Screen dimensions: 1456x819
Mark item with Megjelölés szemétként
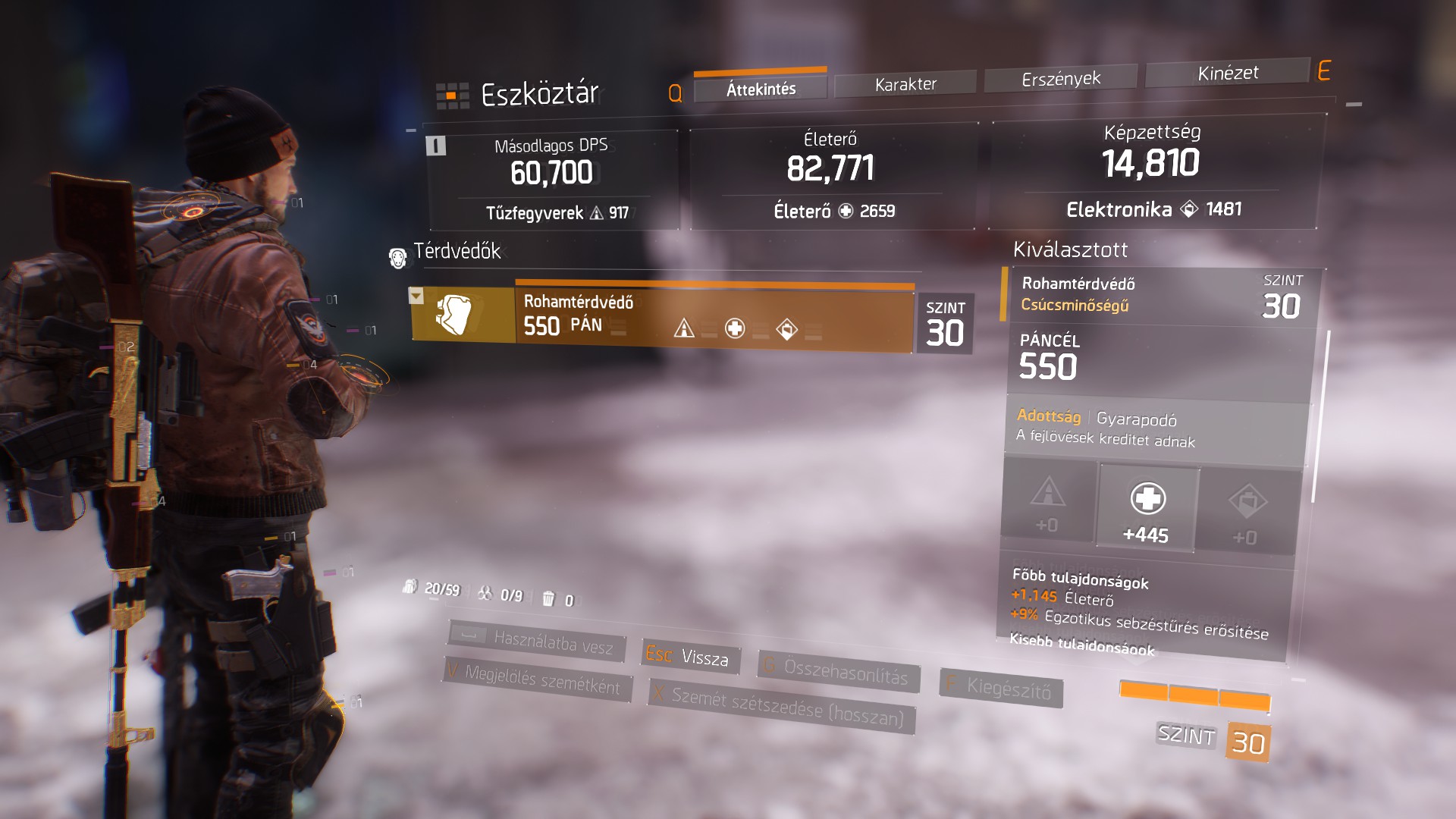point(537,679)
